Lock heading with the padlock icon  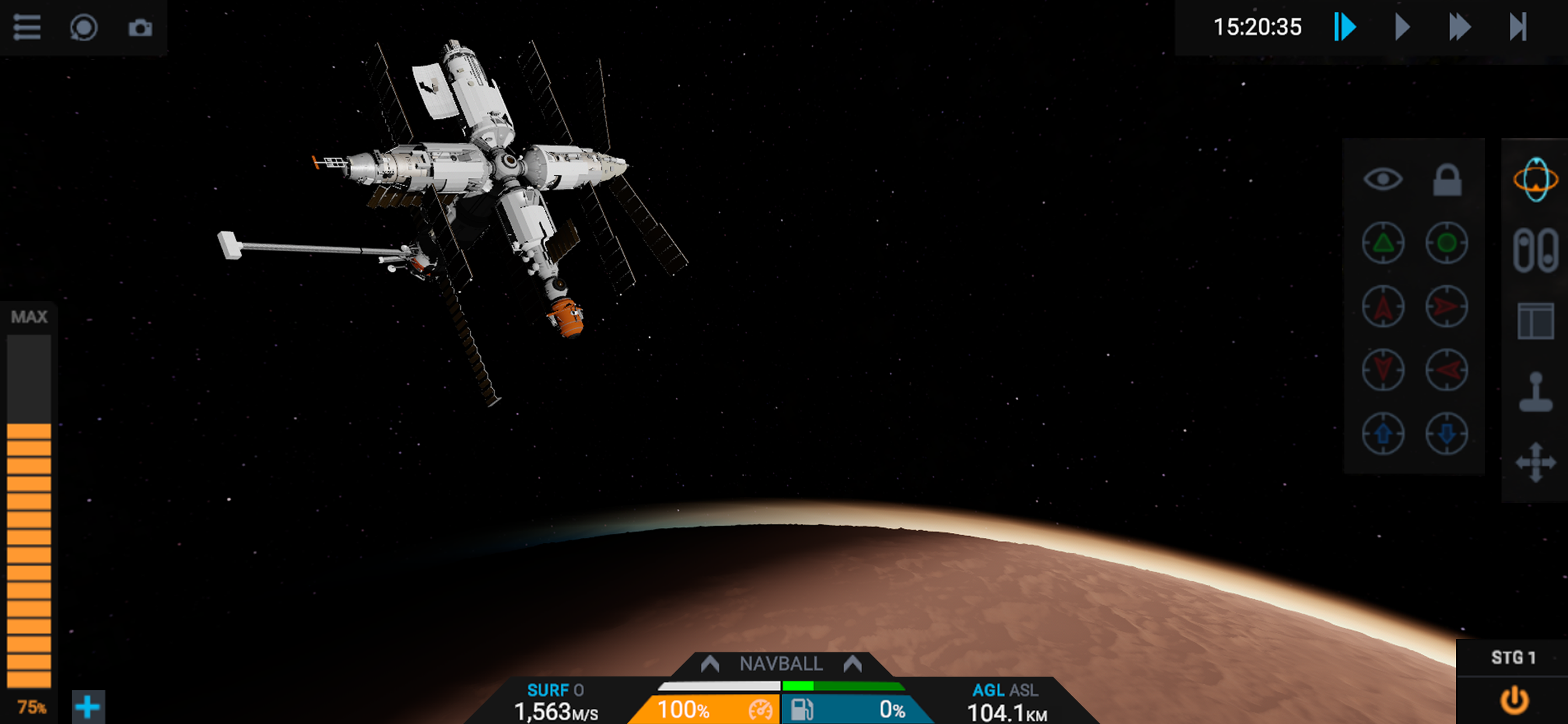pos(1447,180)
